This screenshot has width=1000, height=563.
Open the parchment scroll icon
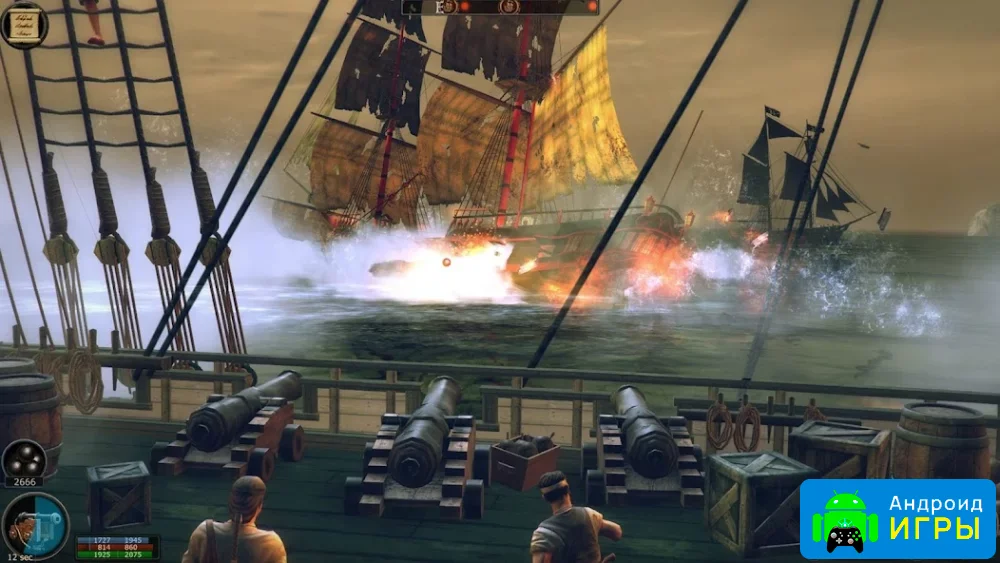[23, 24]
